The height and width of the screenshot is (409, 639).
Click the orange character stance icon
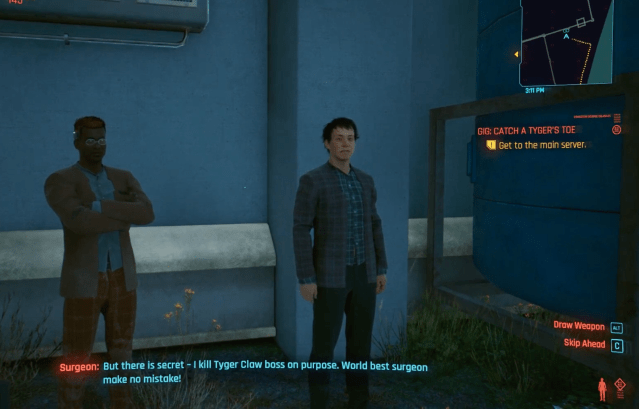click(x=602, y=388)
